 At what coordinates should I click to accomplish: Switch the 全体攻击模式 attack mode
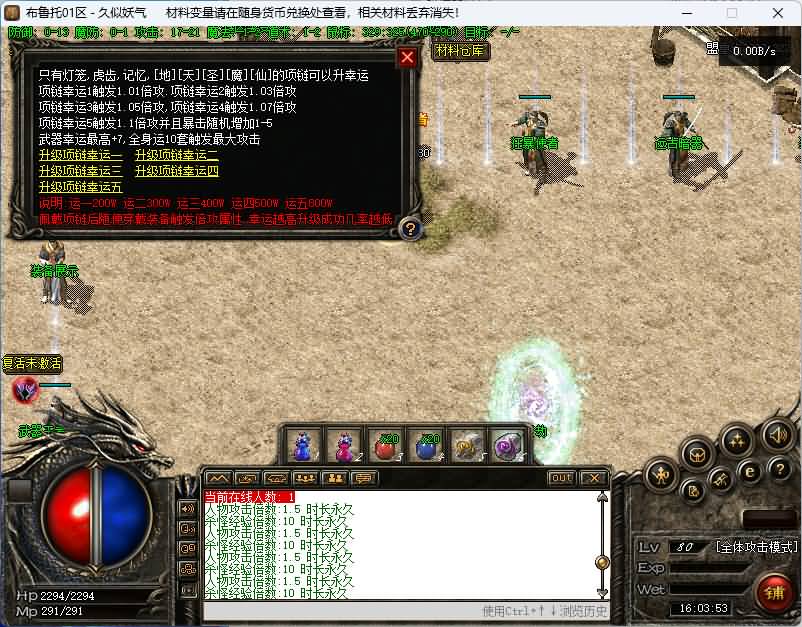(x=756, y=547)
